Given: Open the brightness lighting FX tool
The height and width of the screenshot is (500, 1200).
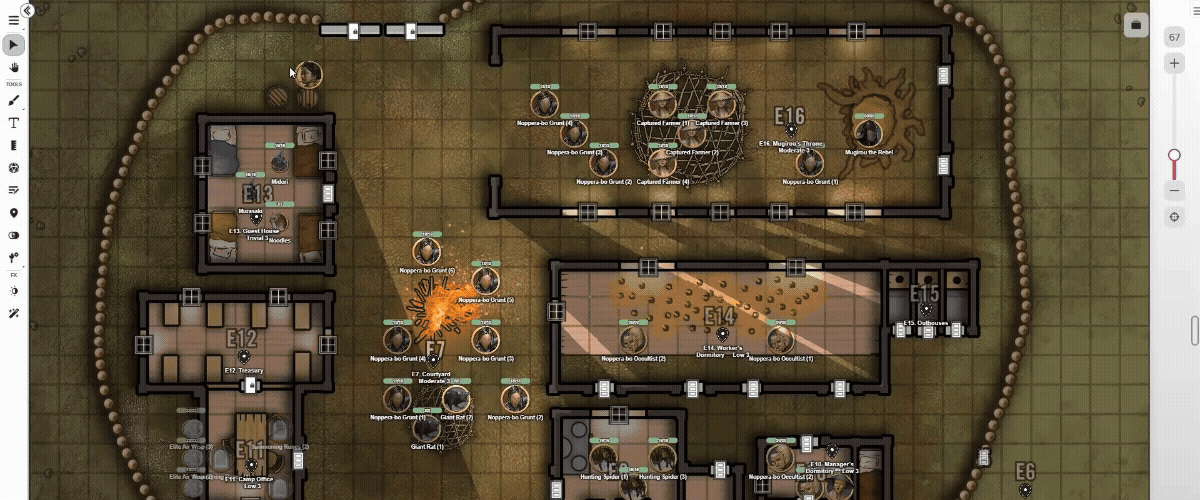Looking at the screenshot, I should [14, 291].
